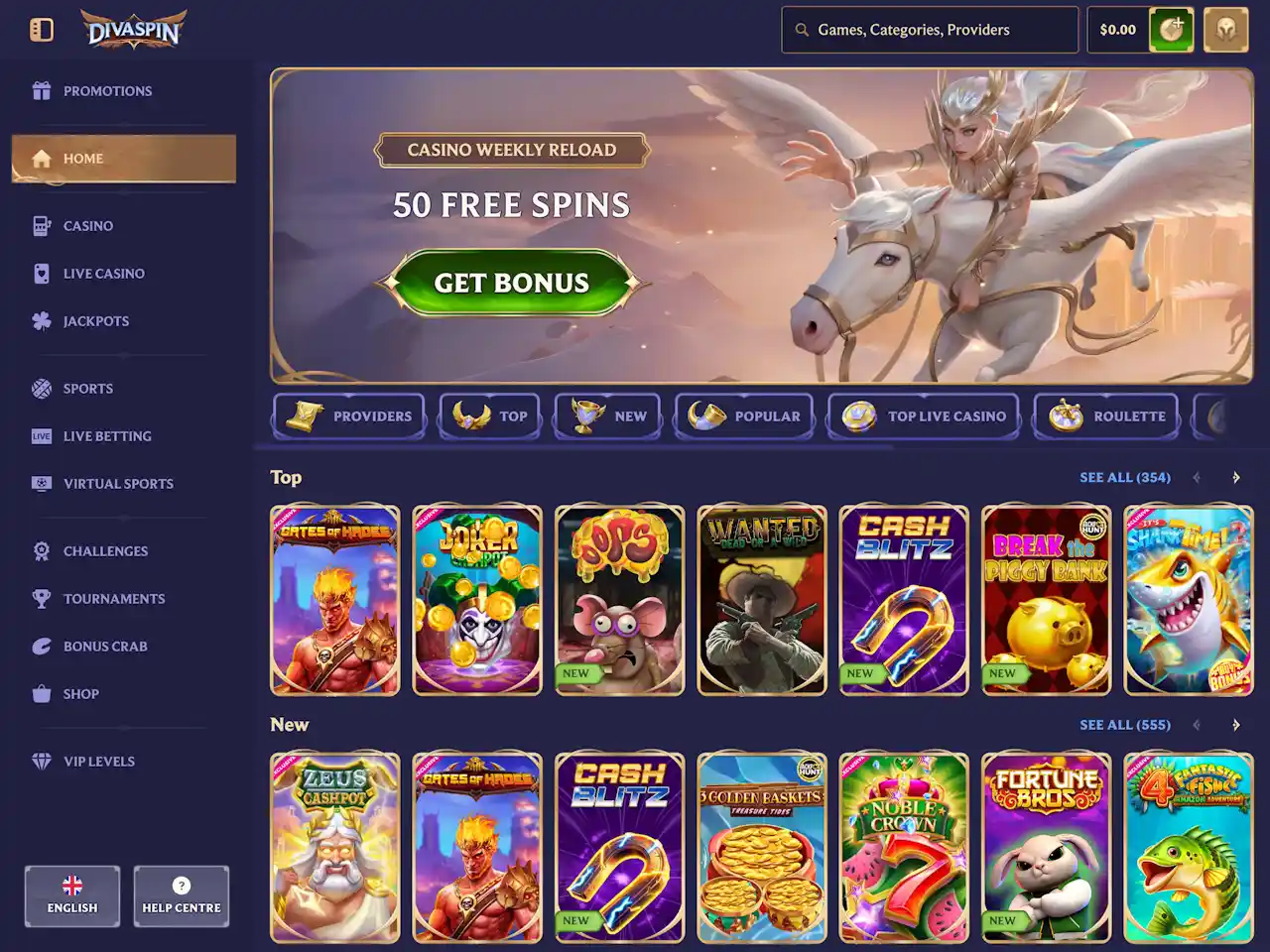Open the Jackpots menu entry
Screen dimensions: 1270x952
pos(95,321)
